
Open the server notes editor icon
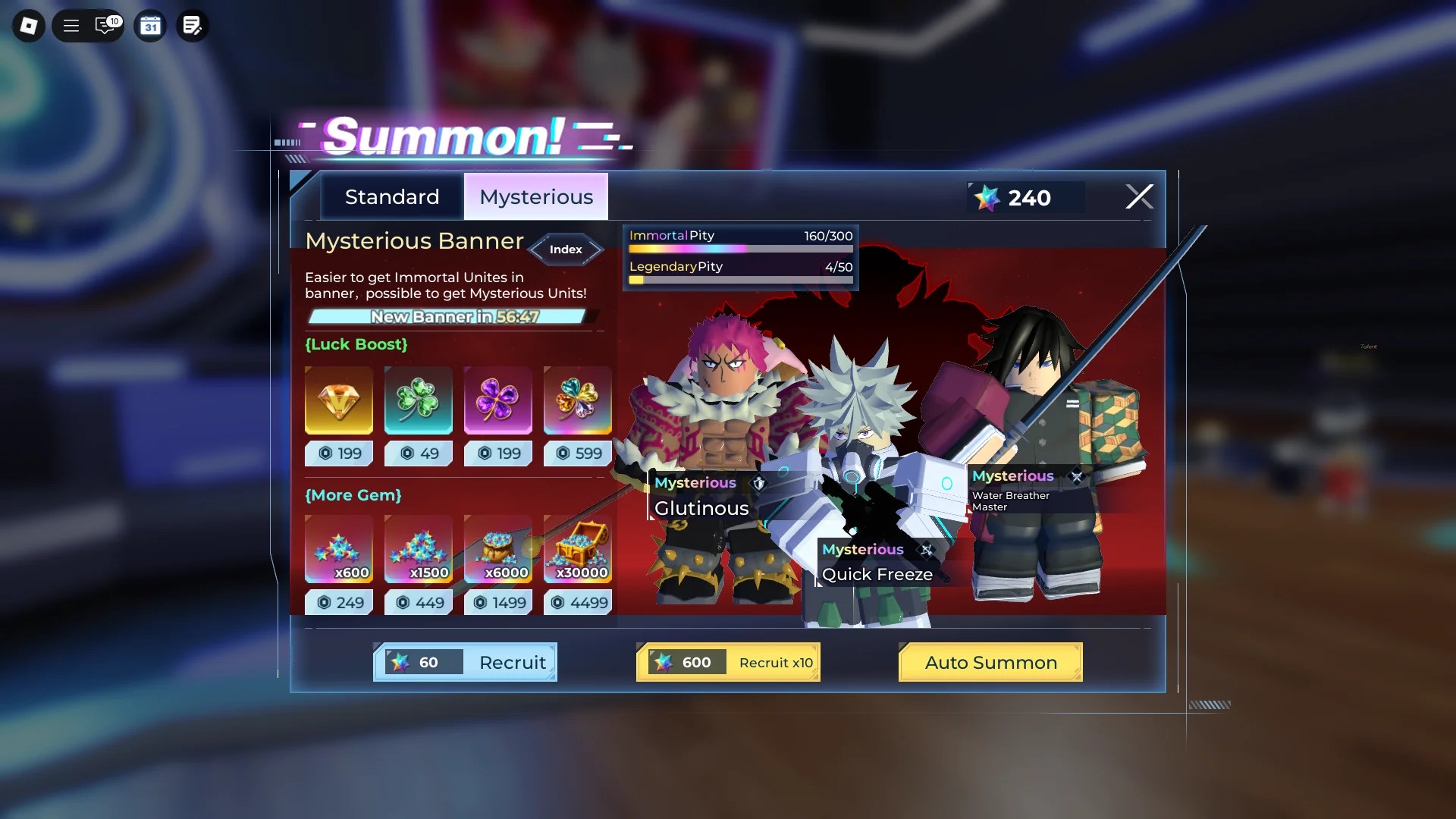pyautogui.click(x=192, y=25)
